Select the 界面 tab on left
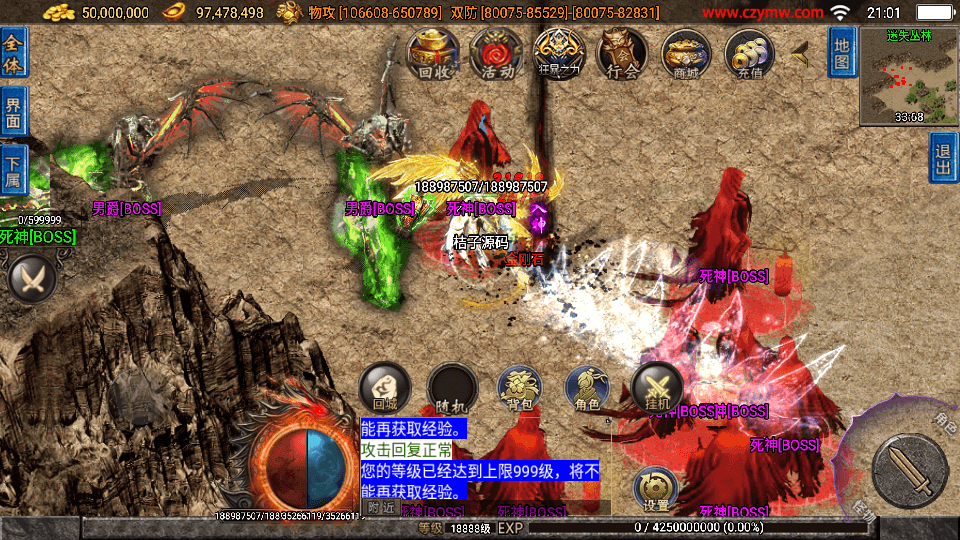 pos(14,112)
